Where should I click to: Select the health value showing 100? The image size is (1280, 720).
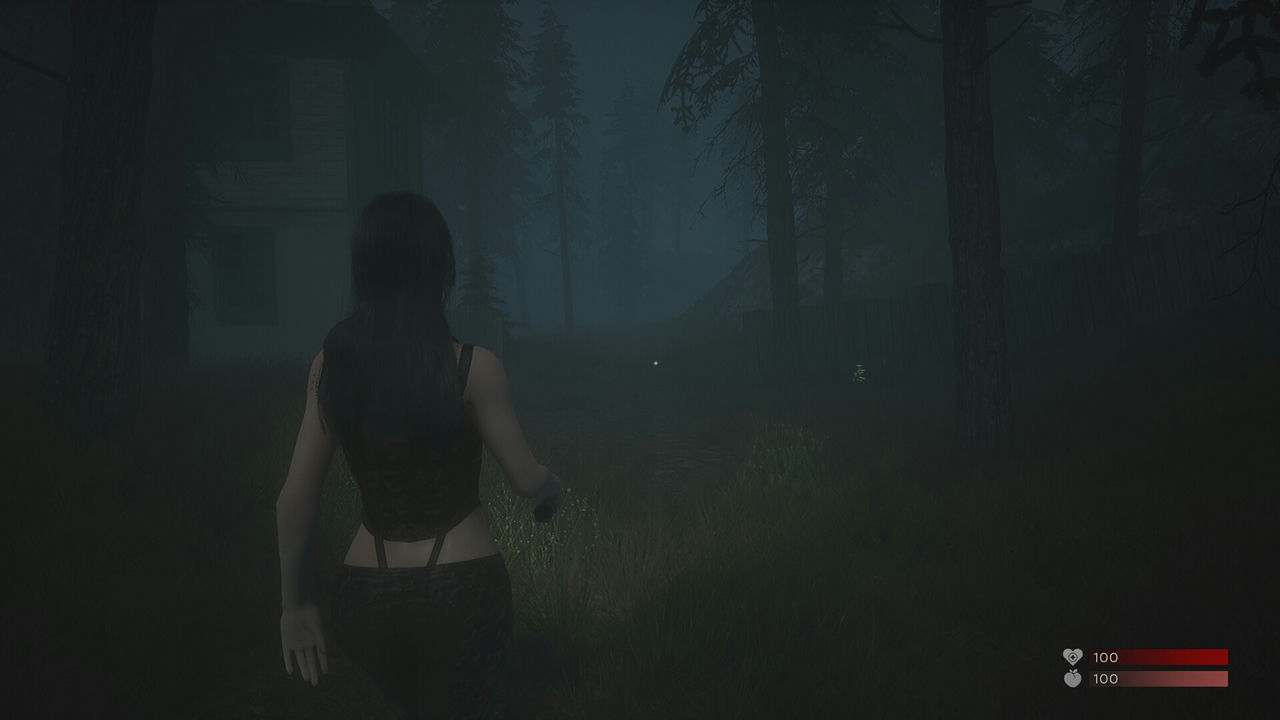pyautogui.click(x=1104, y=657)
